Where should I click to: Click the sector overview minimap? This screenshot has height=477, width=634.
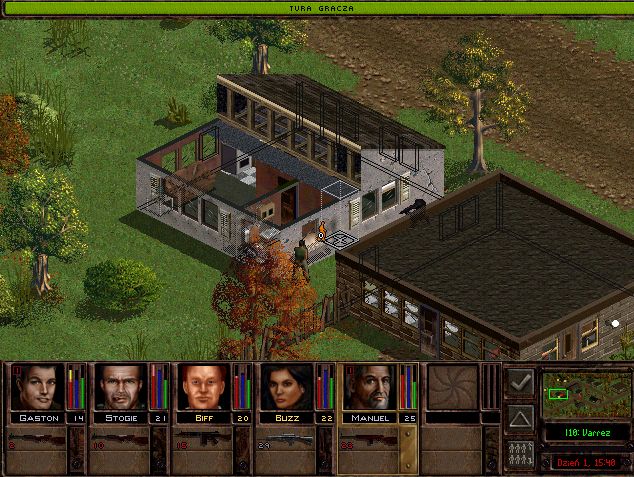tap(584, 393)
